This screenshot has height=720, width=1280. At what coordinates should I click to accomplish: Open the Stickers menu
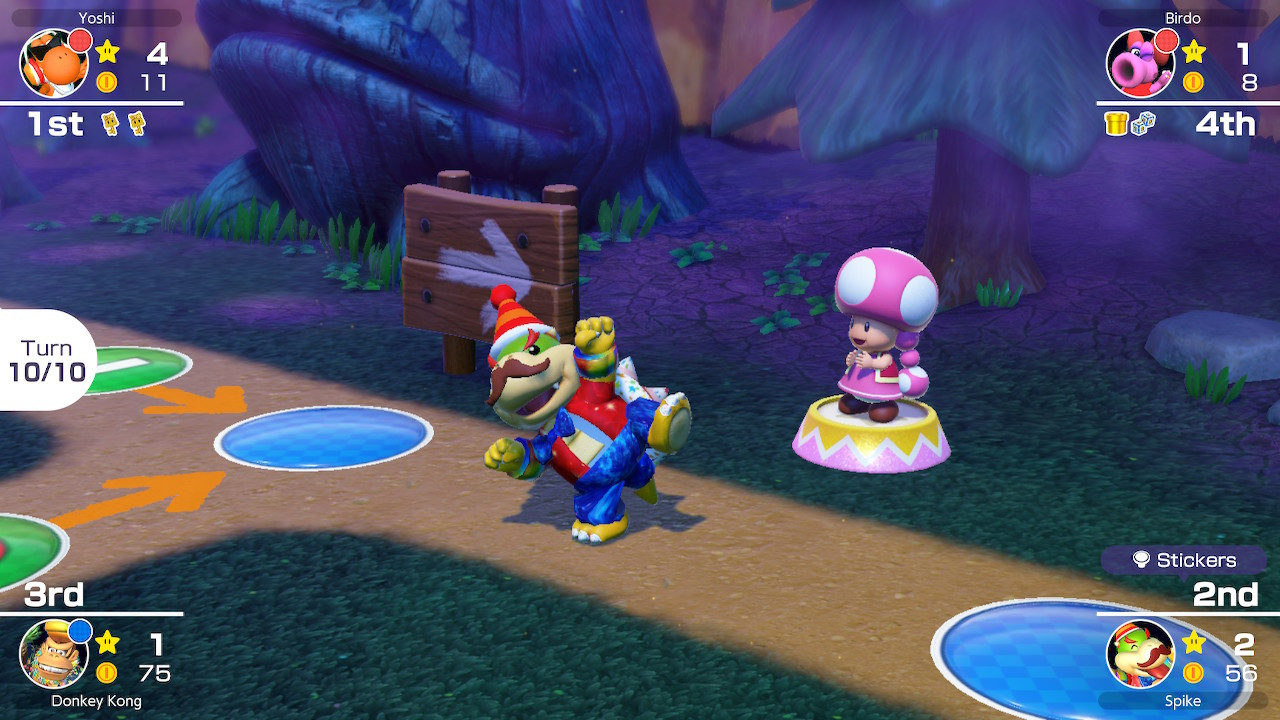(1196, 561)
